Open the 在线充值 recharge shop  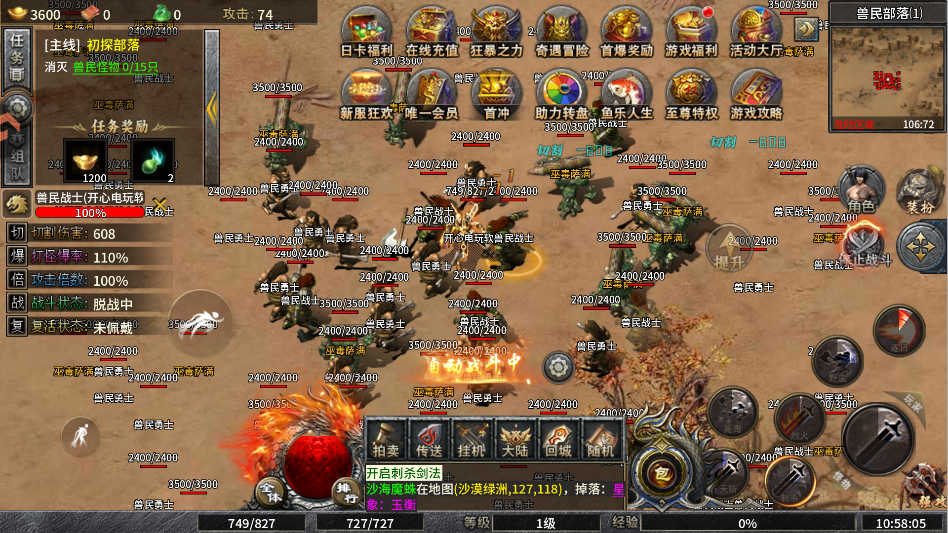tap(432, 30)
